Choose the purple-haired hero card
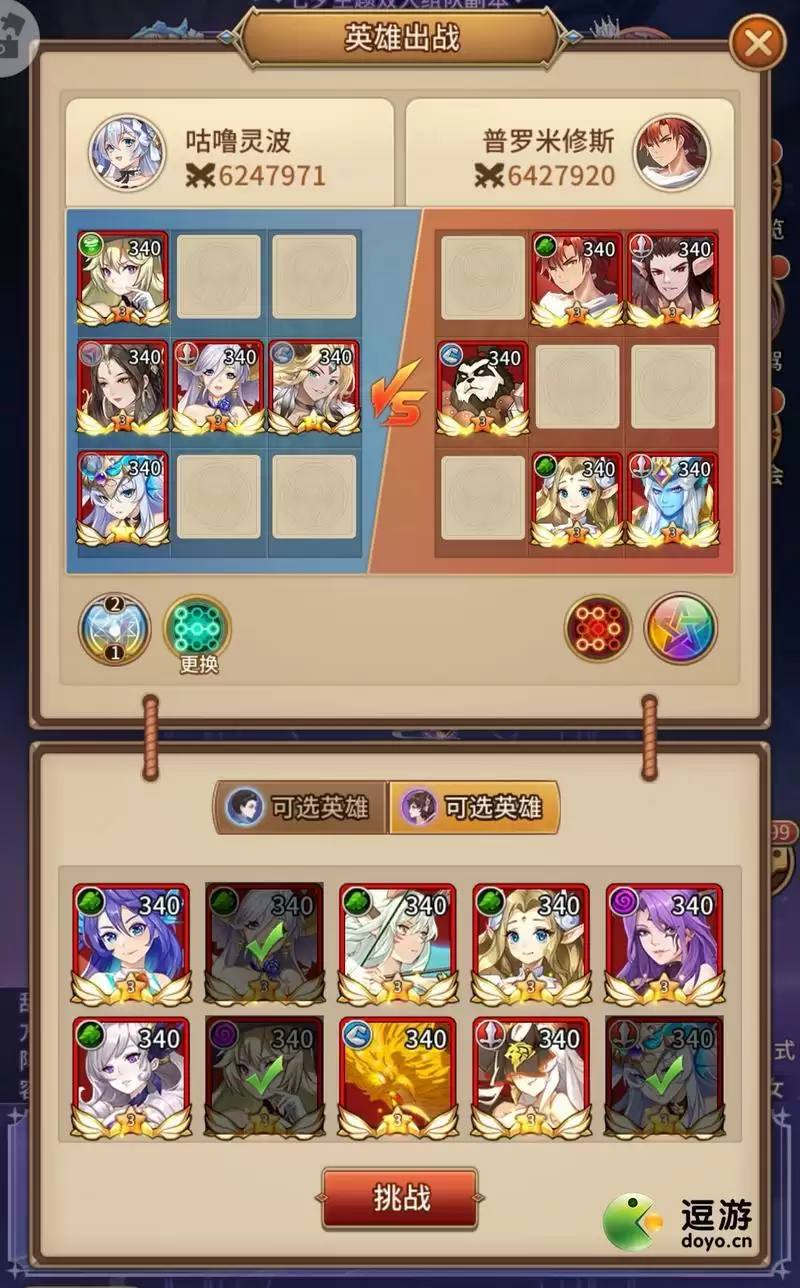The width and height of the screenshot is (800, 1288). coord(664,943)
